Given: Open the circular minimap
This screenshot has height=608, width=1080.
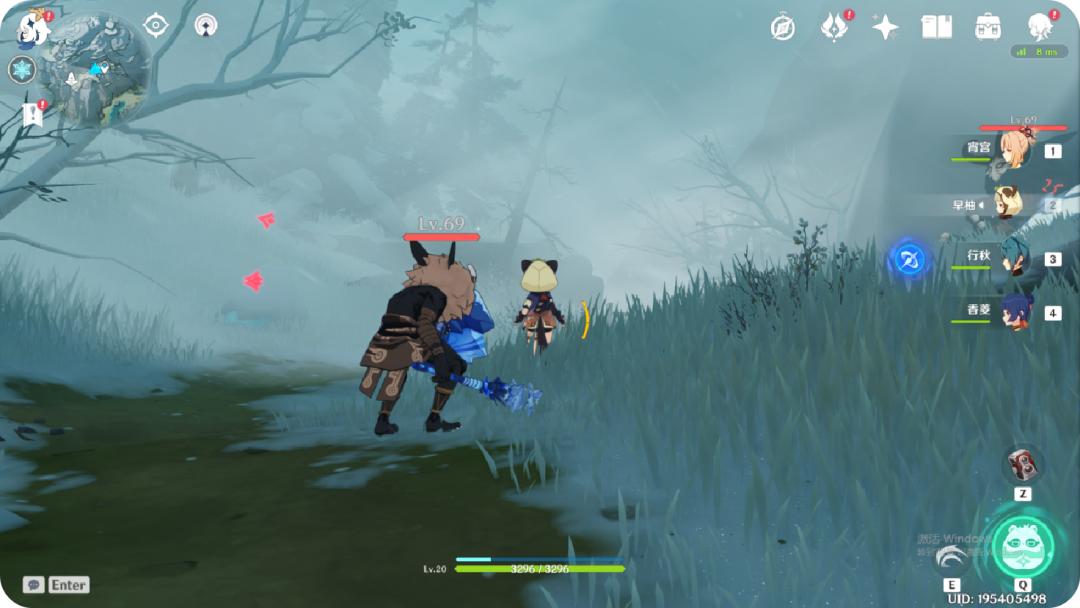Looking at the screenshot, I should (95, 68).
